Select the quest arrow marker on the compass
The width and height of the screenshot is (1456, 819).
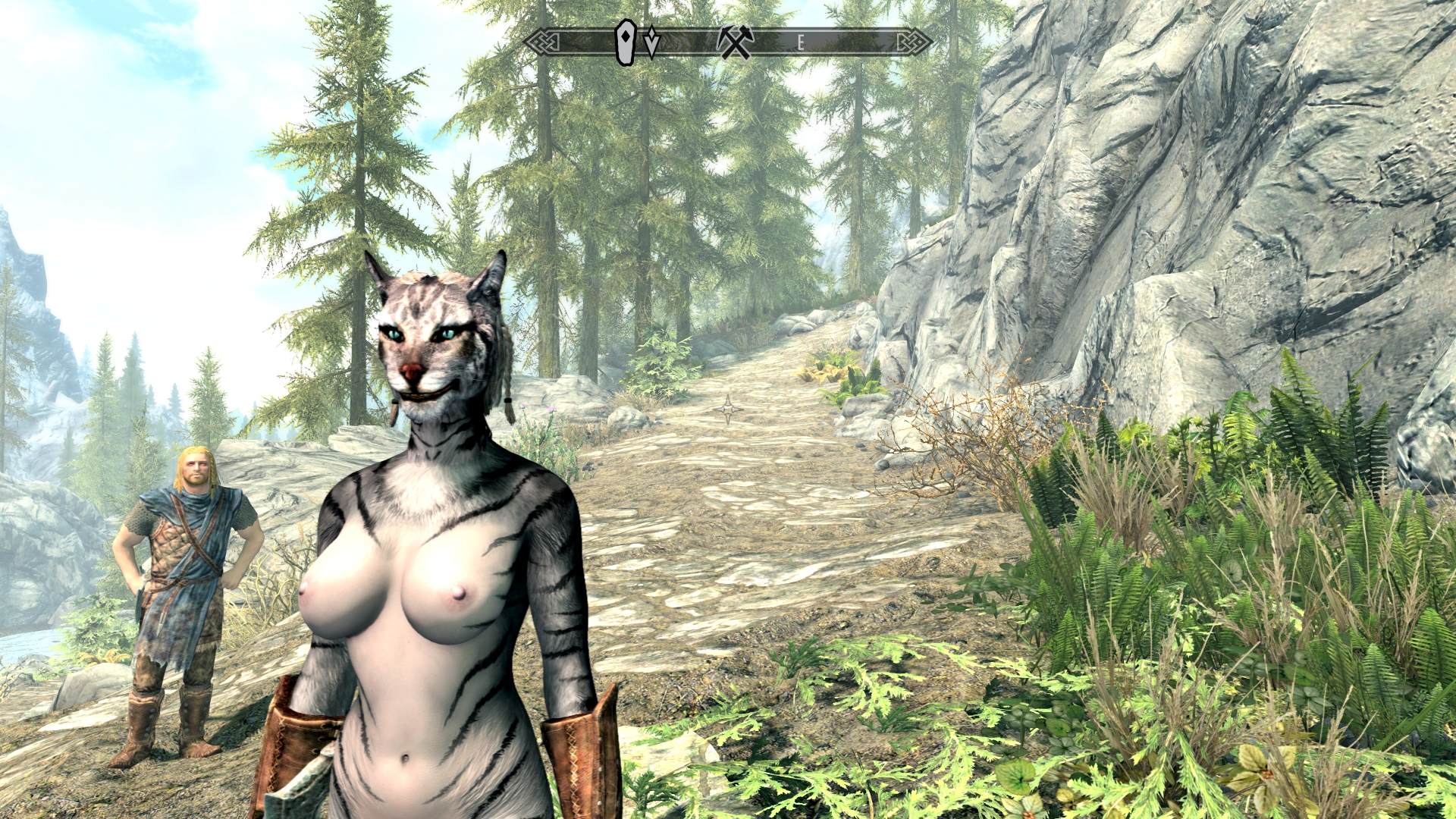click(651, 42)
